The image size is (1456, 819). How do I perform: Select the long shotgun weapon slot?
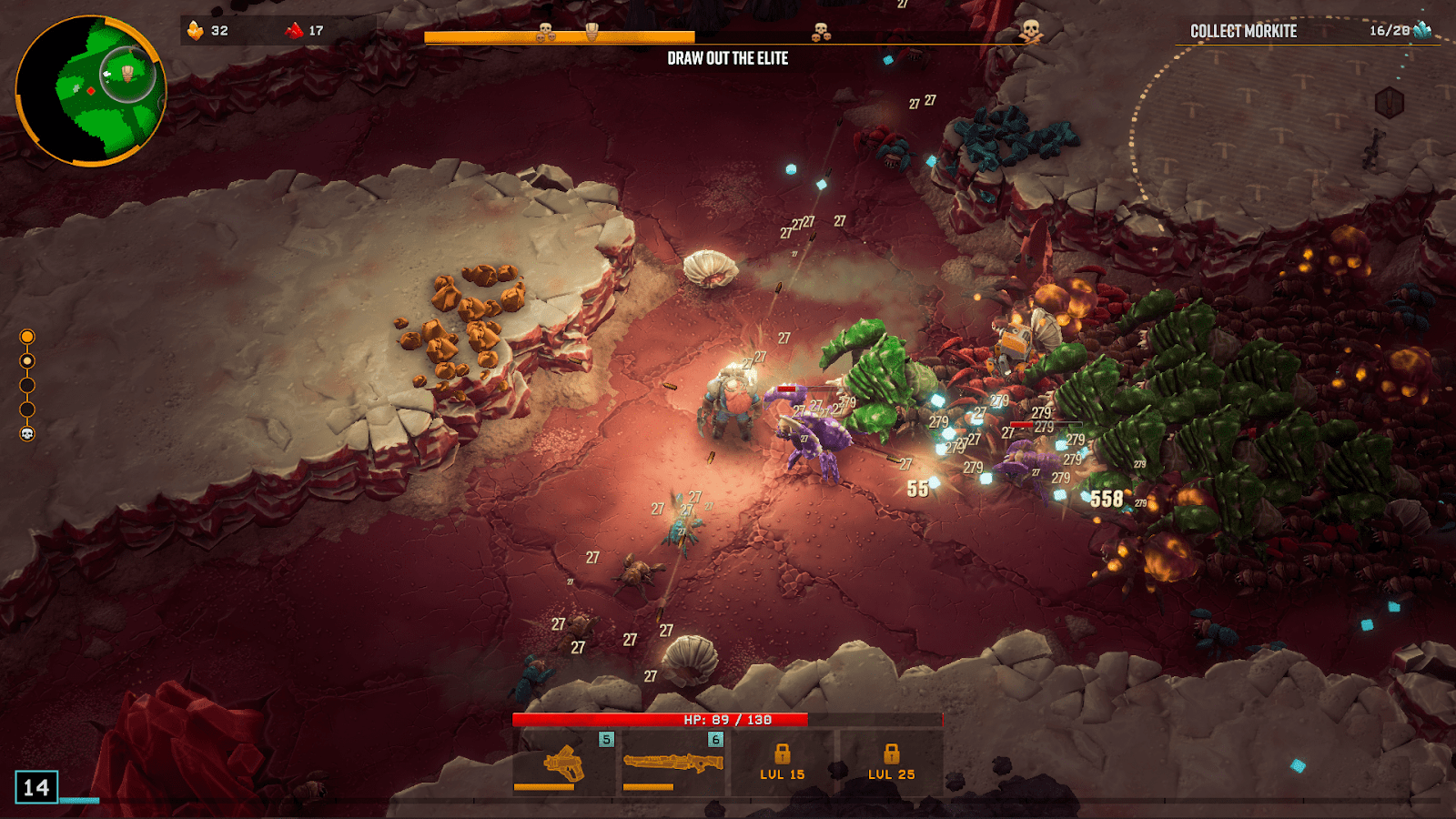coord(673,763)
